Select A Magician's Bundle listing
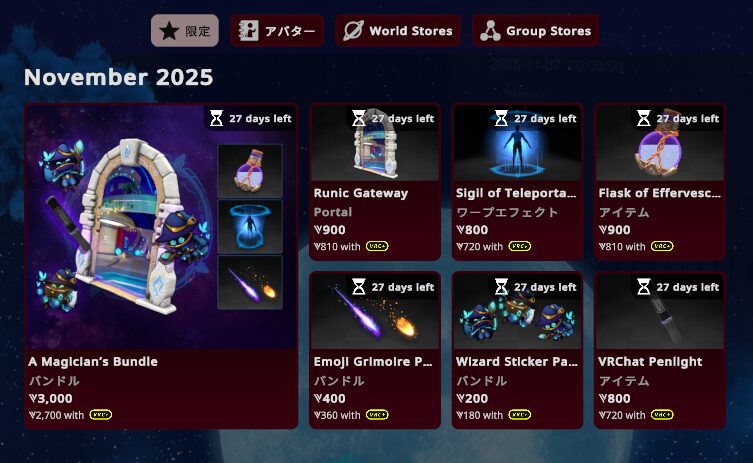753x463 pixels. click(x=161, y=265)
